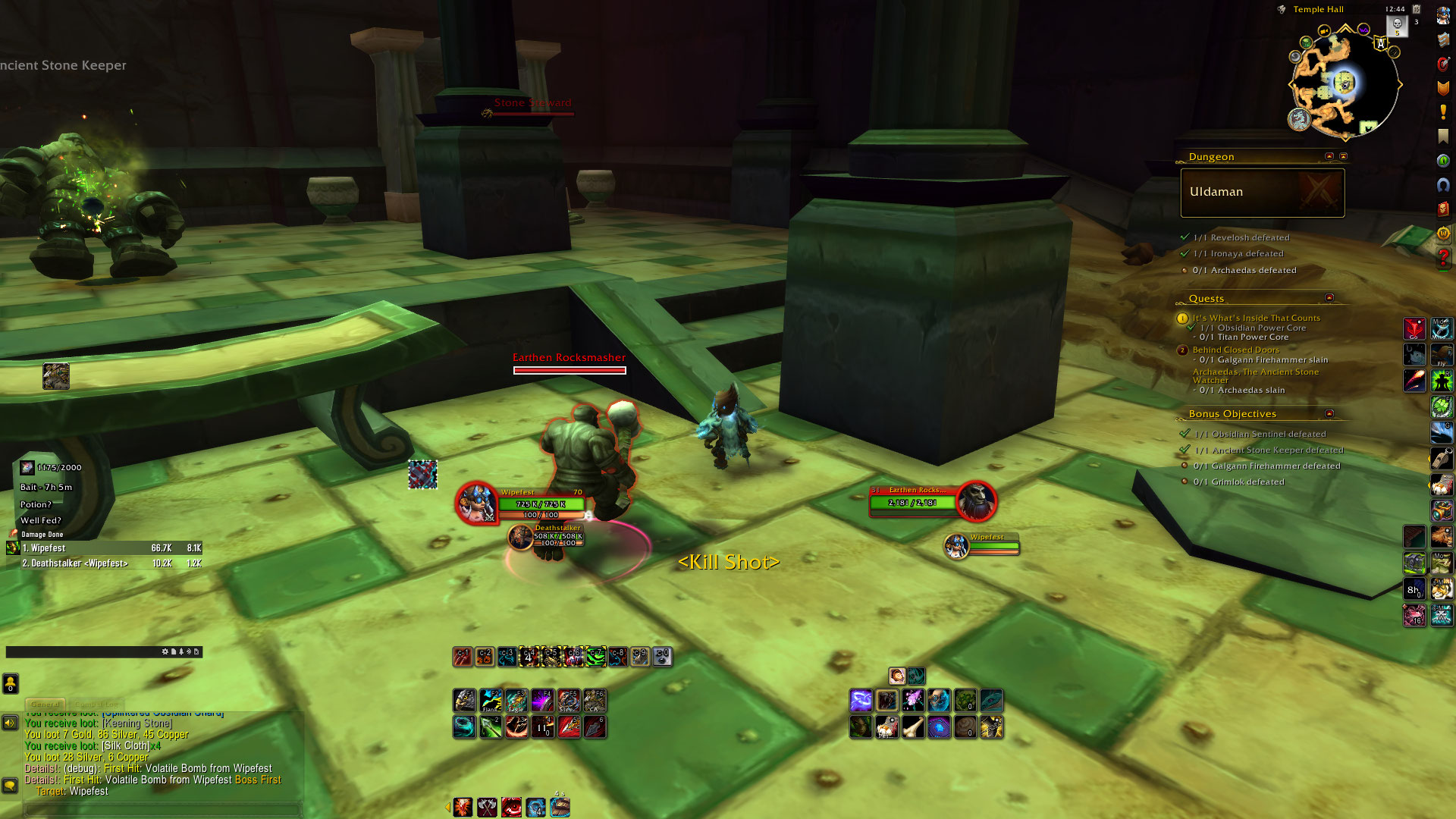Collapse the Bonus Objectives section
1456x819 pixels.
1329,414
